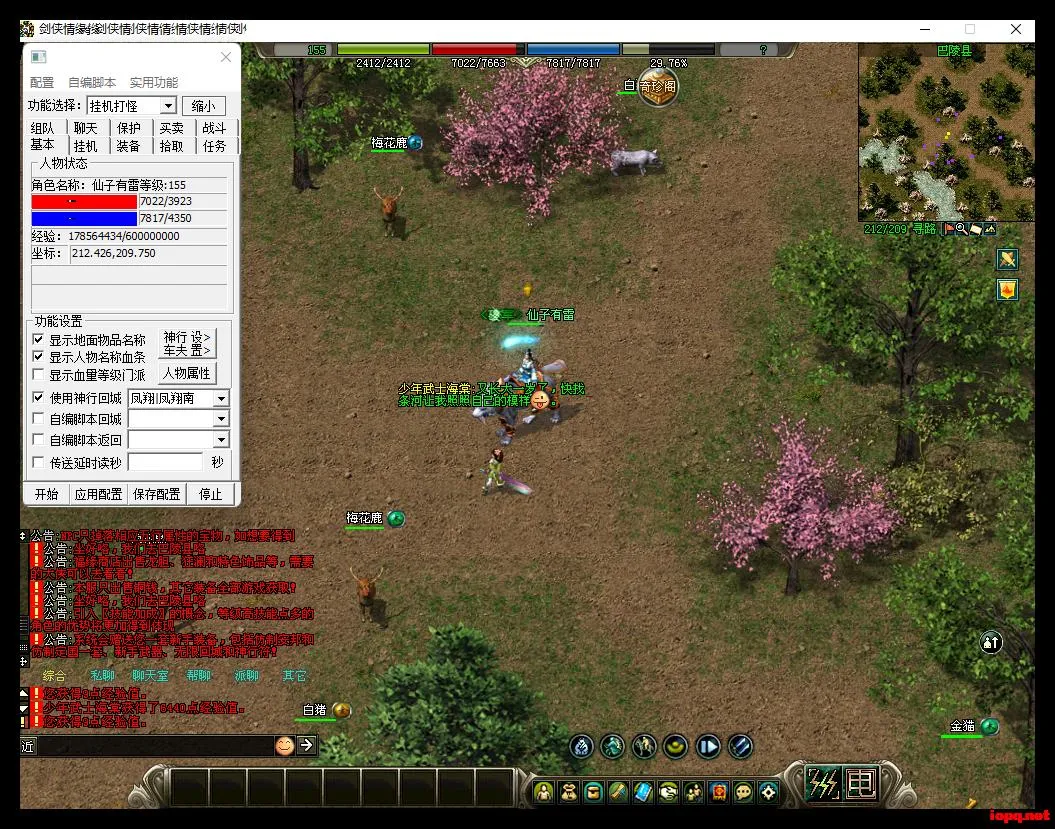The image size is (1055, 829).
Task: Switch chat to 私聊 channel
Action: pyautogui.click(x=102, y=676)
